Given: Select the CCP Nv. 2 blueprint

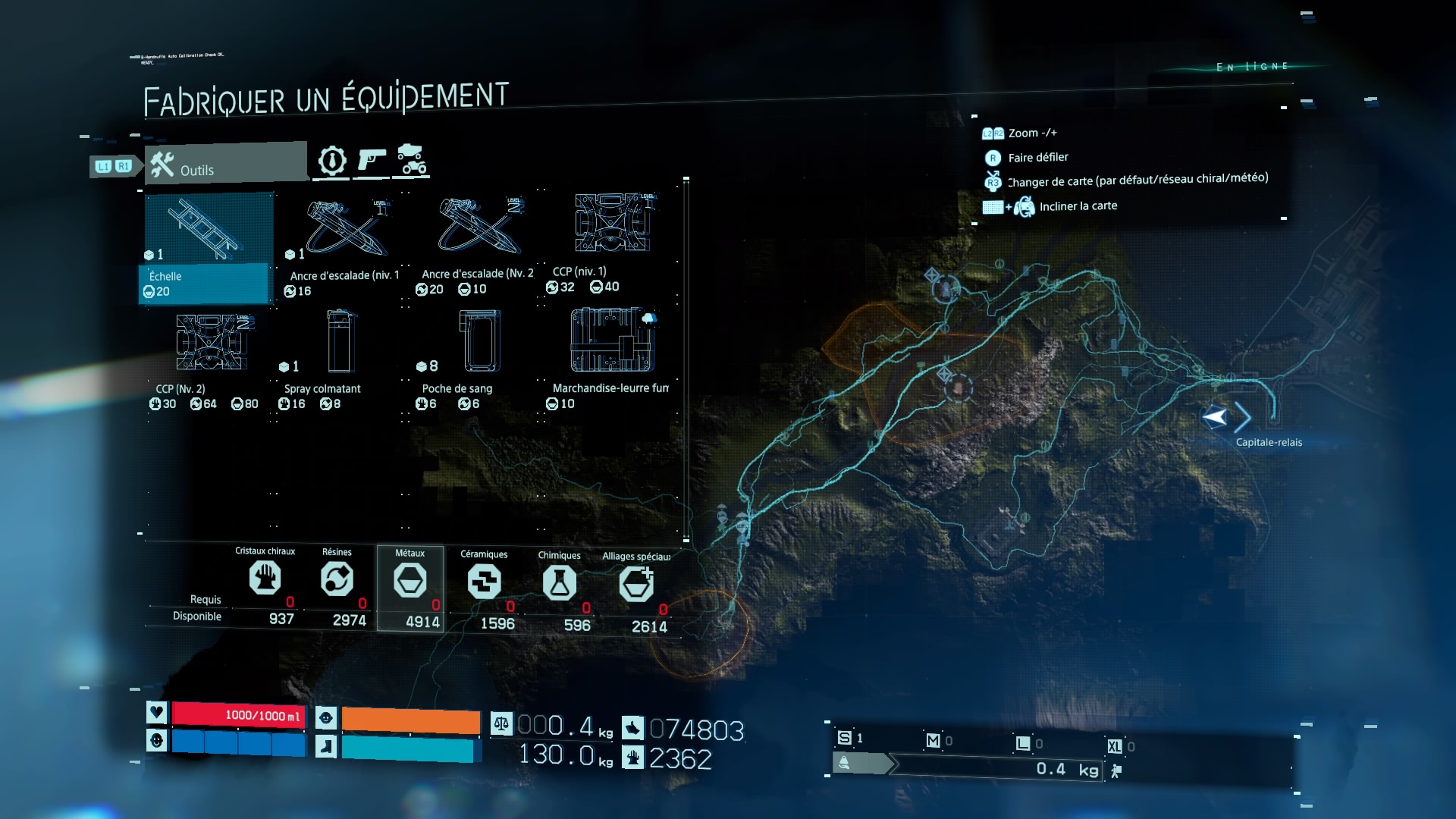Looking at the screenshot, I should [x=212, y=358].
